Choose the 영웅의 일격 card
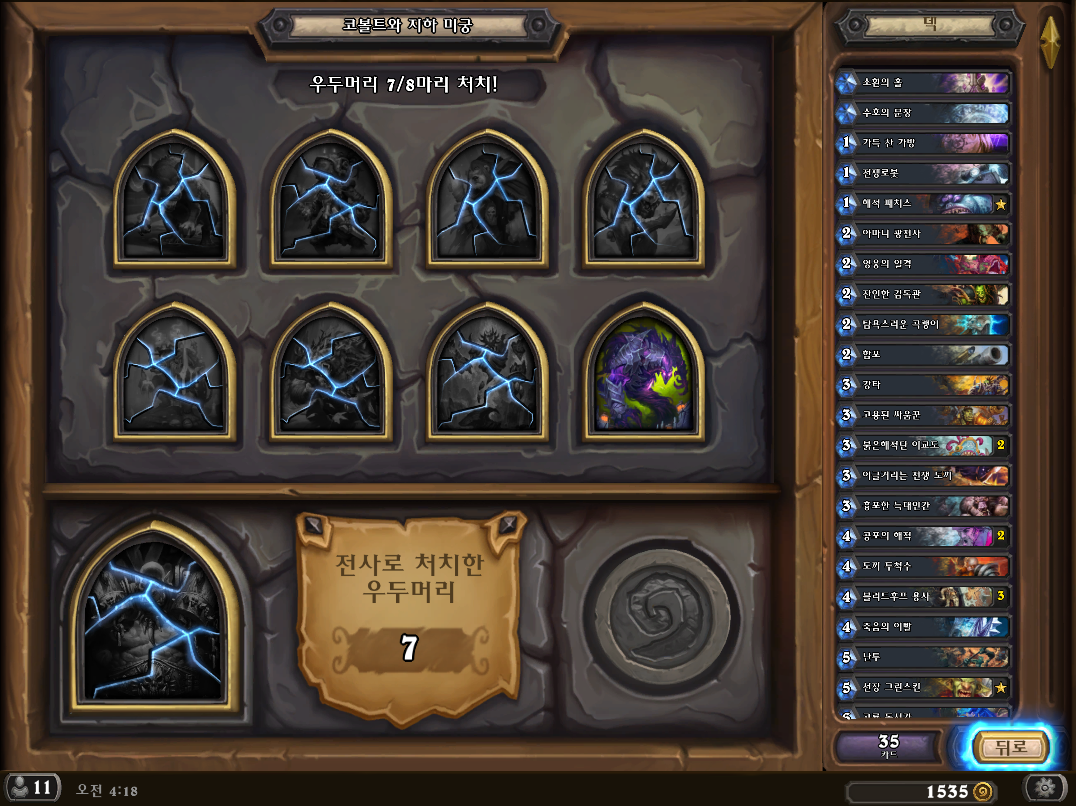1076x806 pixels. point(922,264)
